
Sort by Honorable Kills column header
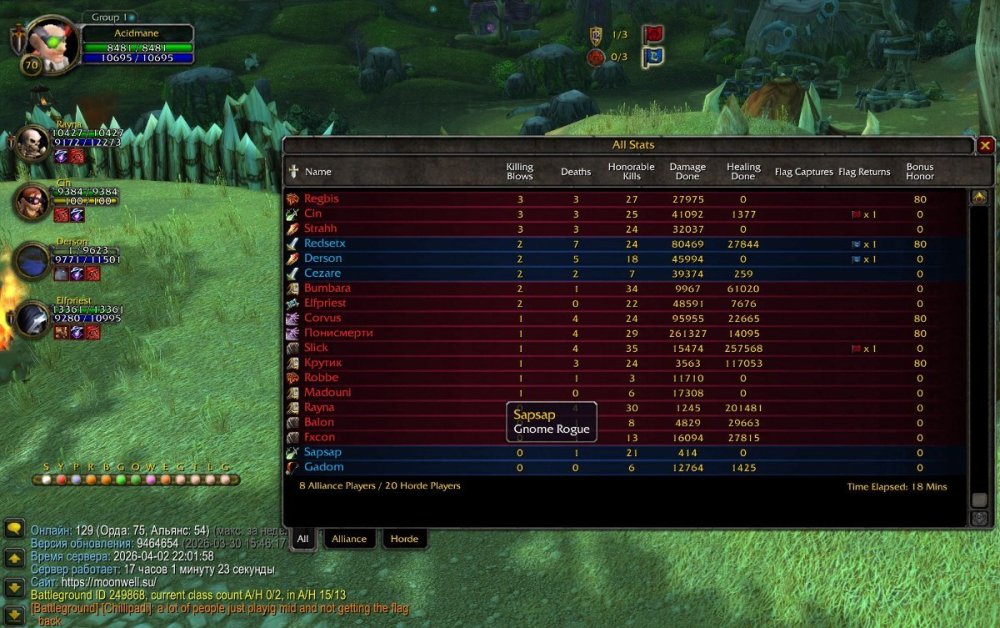tap(631, 172)
